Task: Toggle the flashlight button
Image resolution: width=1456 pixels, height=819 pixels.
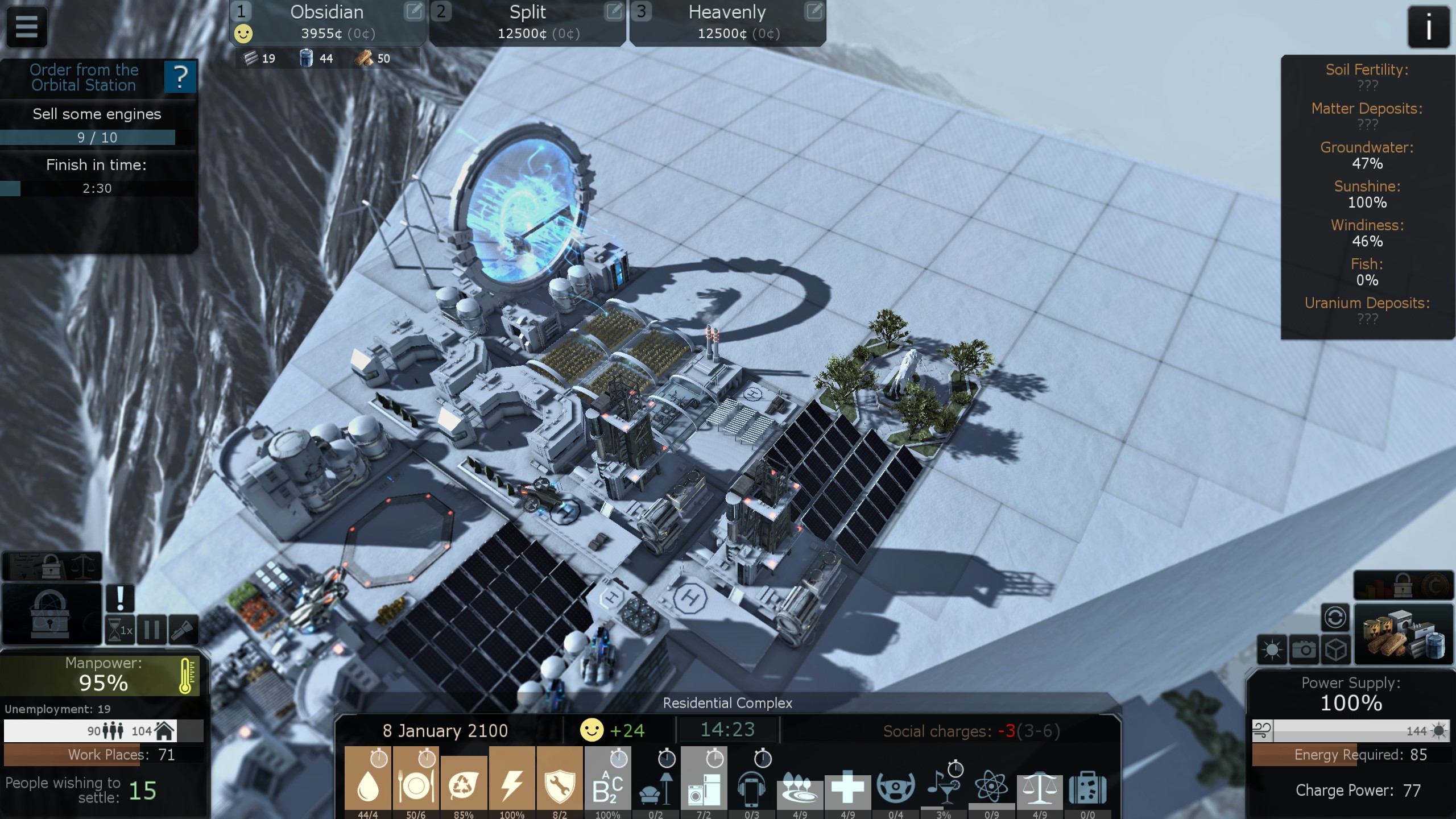Action: (x=184, y=630)
